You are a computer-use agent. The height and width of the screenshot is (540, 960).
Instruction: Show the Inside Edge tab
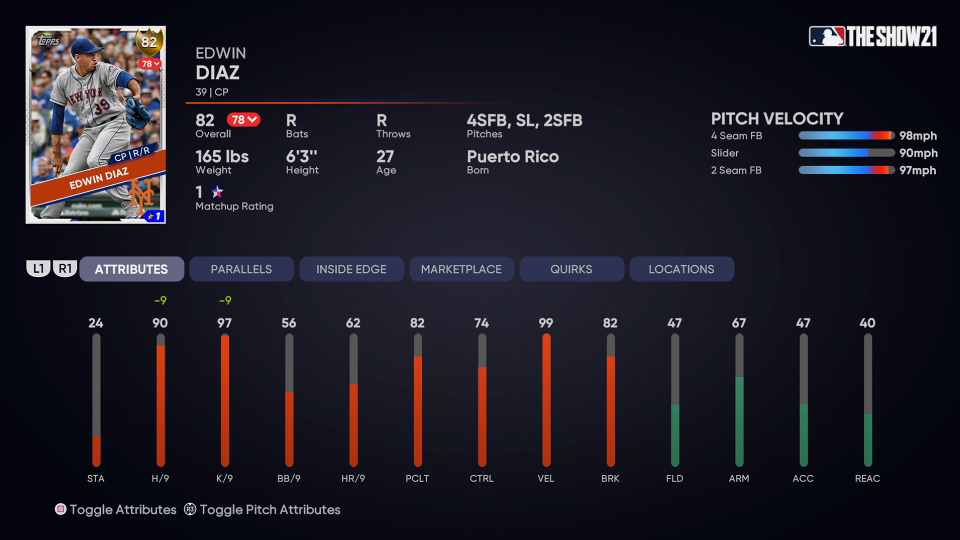tap(351, 269)
